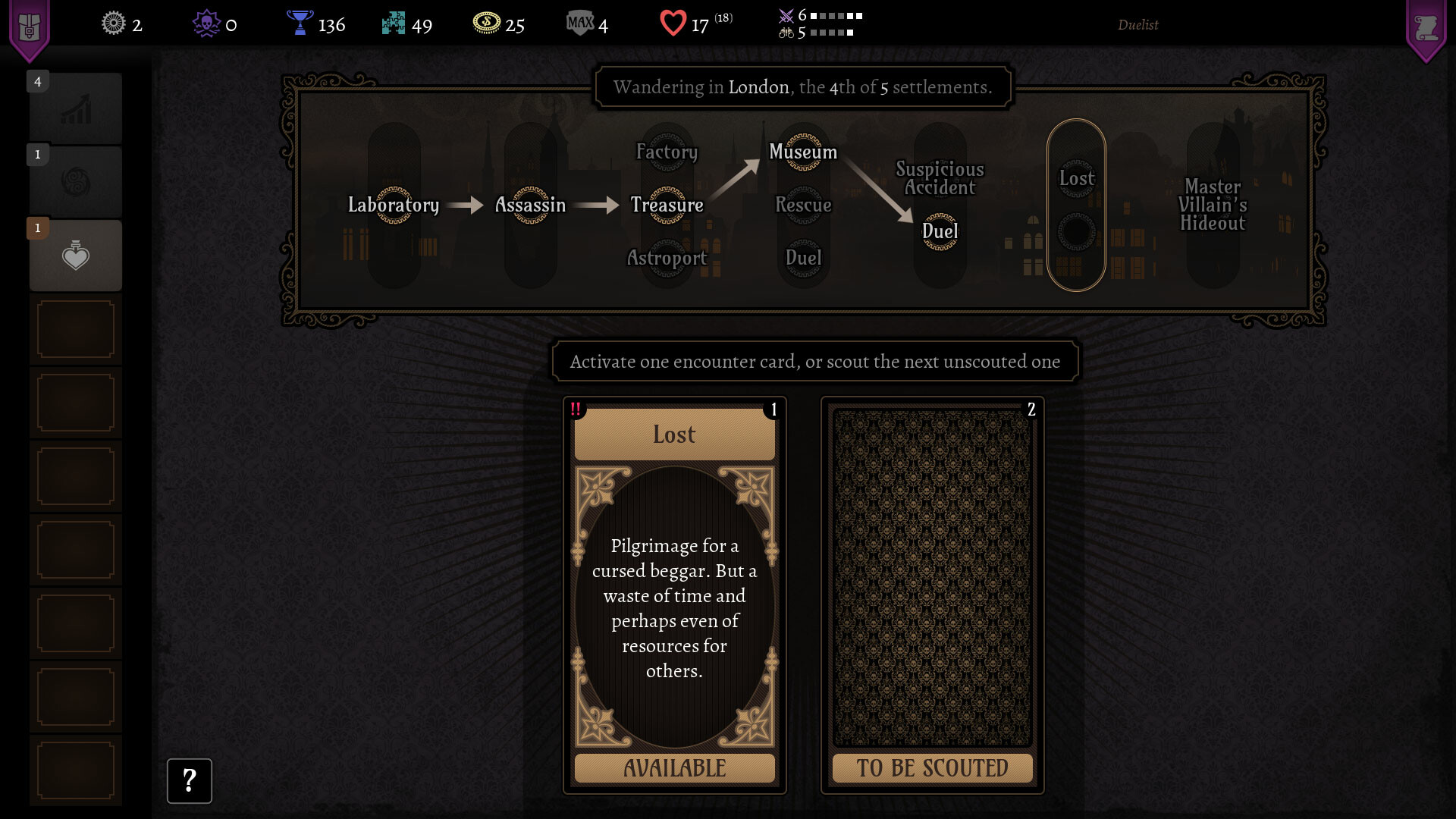The image size is (1456, 819).
Task: Click the Duel node under Suspicious Accident
Action: 939,233
